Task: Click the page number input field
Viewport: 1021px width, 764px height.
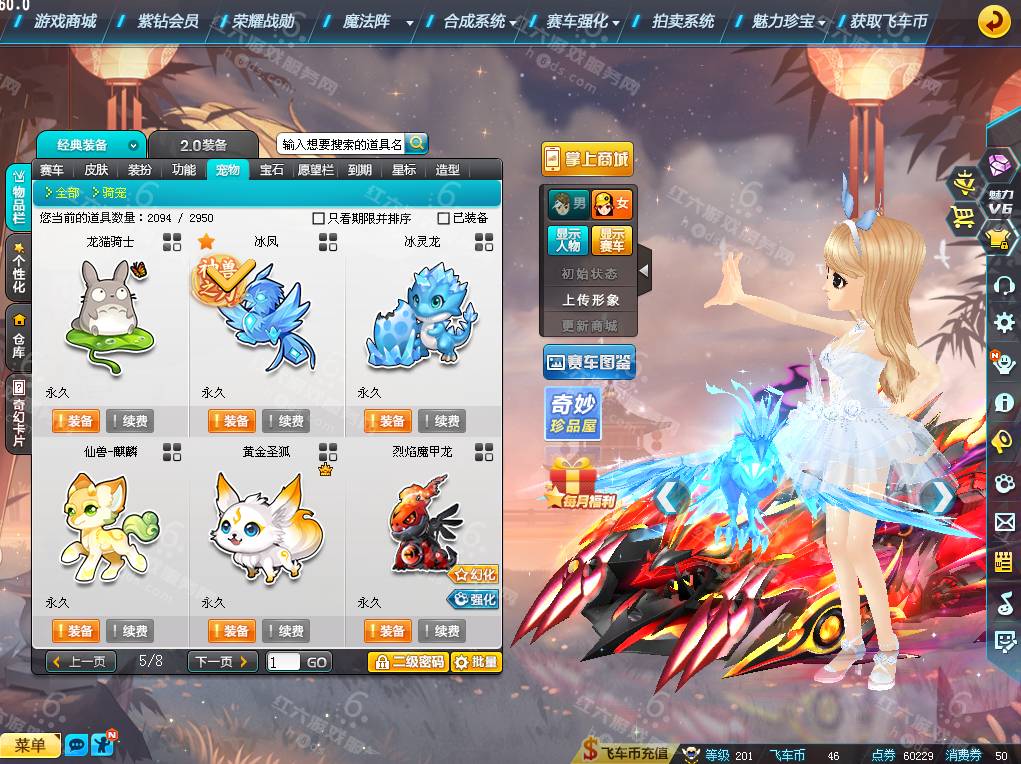Action: point(283,662)
